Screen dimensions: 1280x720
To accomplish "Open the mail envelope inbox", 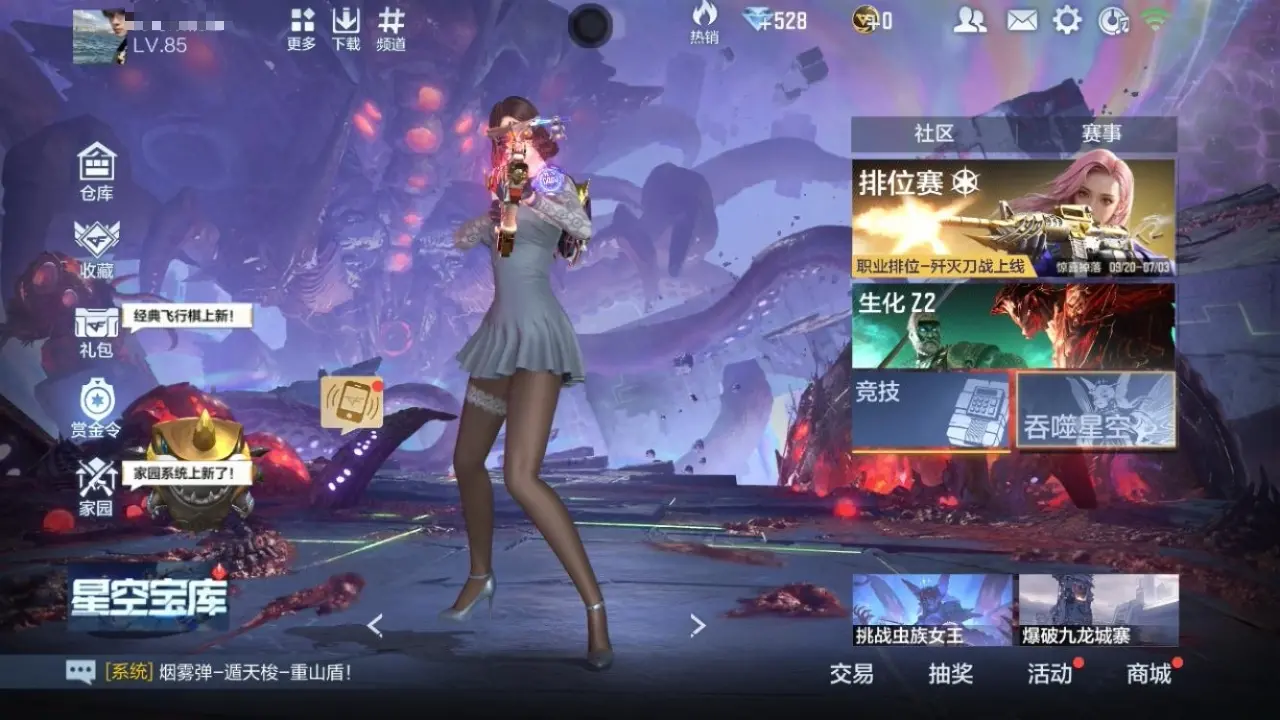I will click(x=1021, y=20).
